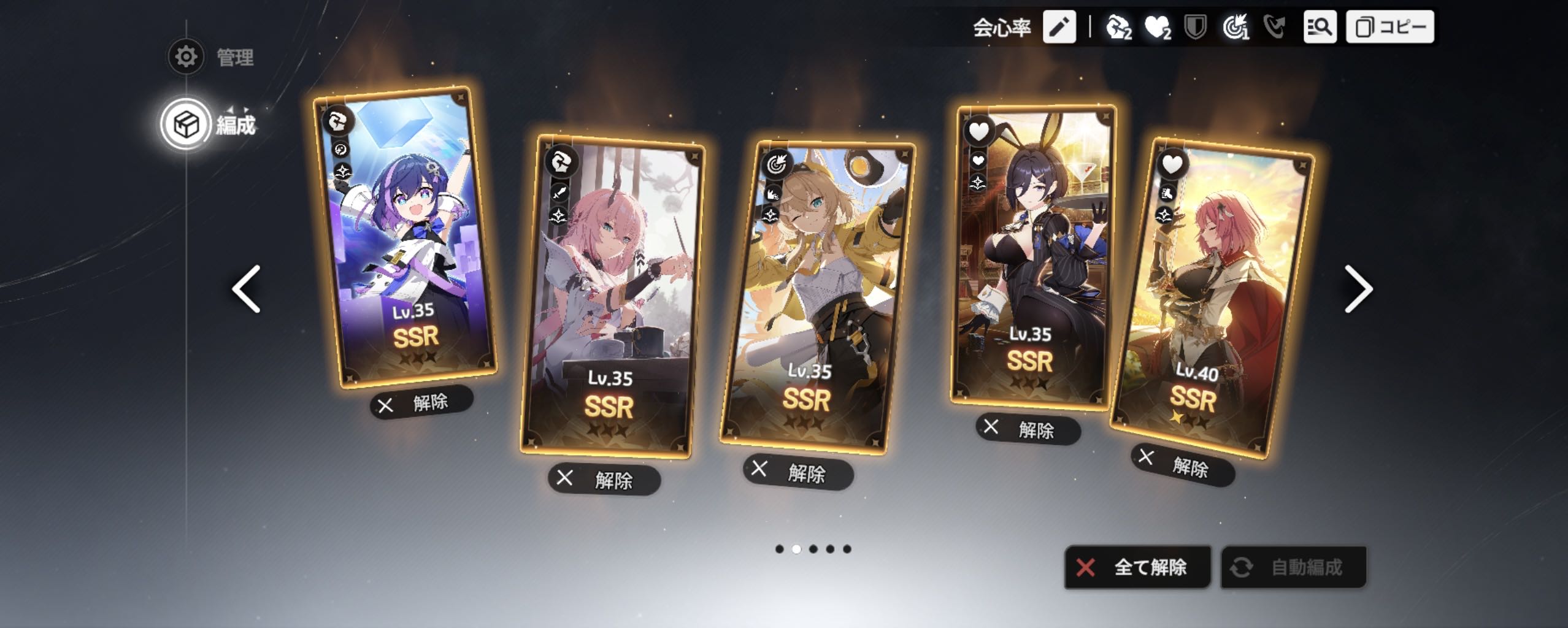Clear all cards with 全て解除
This screenshot has height=628, width=1568.
1137,567
